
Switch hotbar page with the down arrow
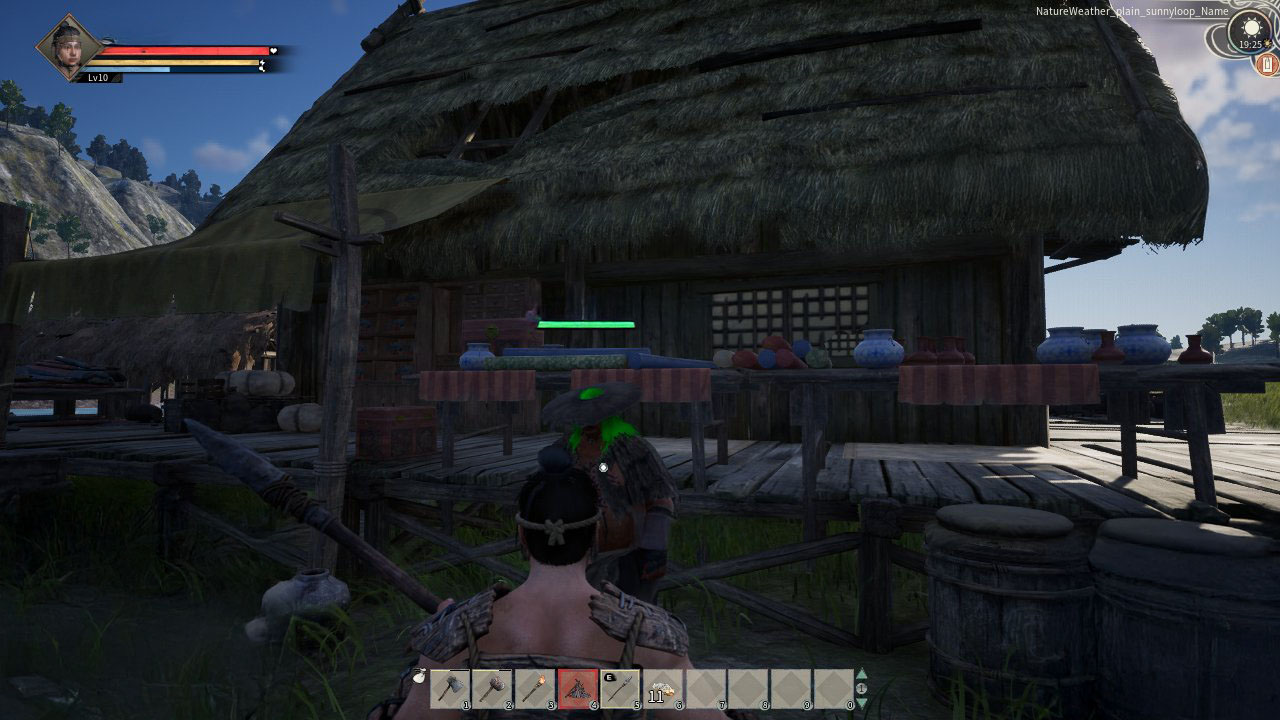click(x=862, y=702)
